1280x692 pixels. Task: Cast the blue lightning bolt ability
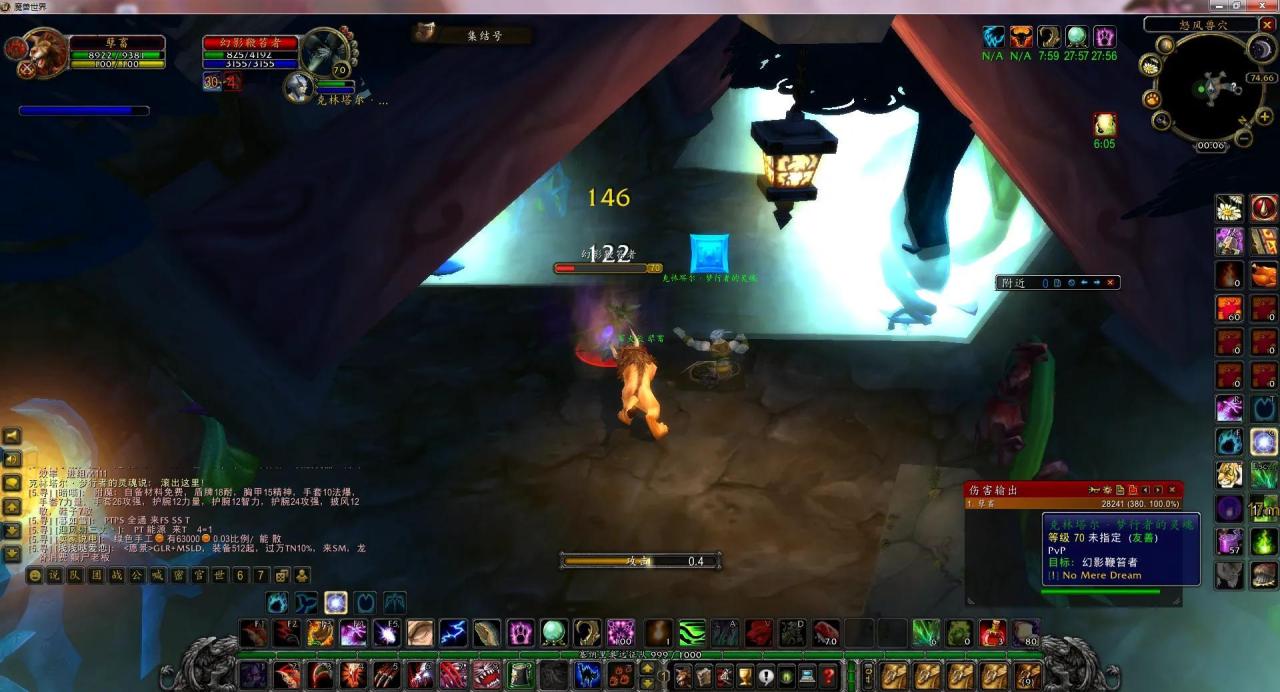point(453,633)
